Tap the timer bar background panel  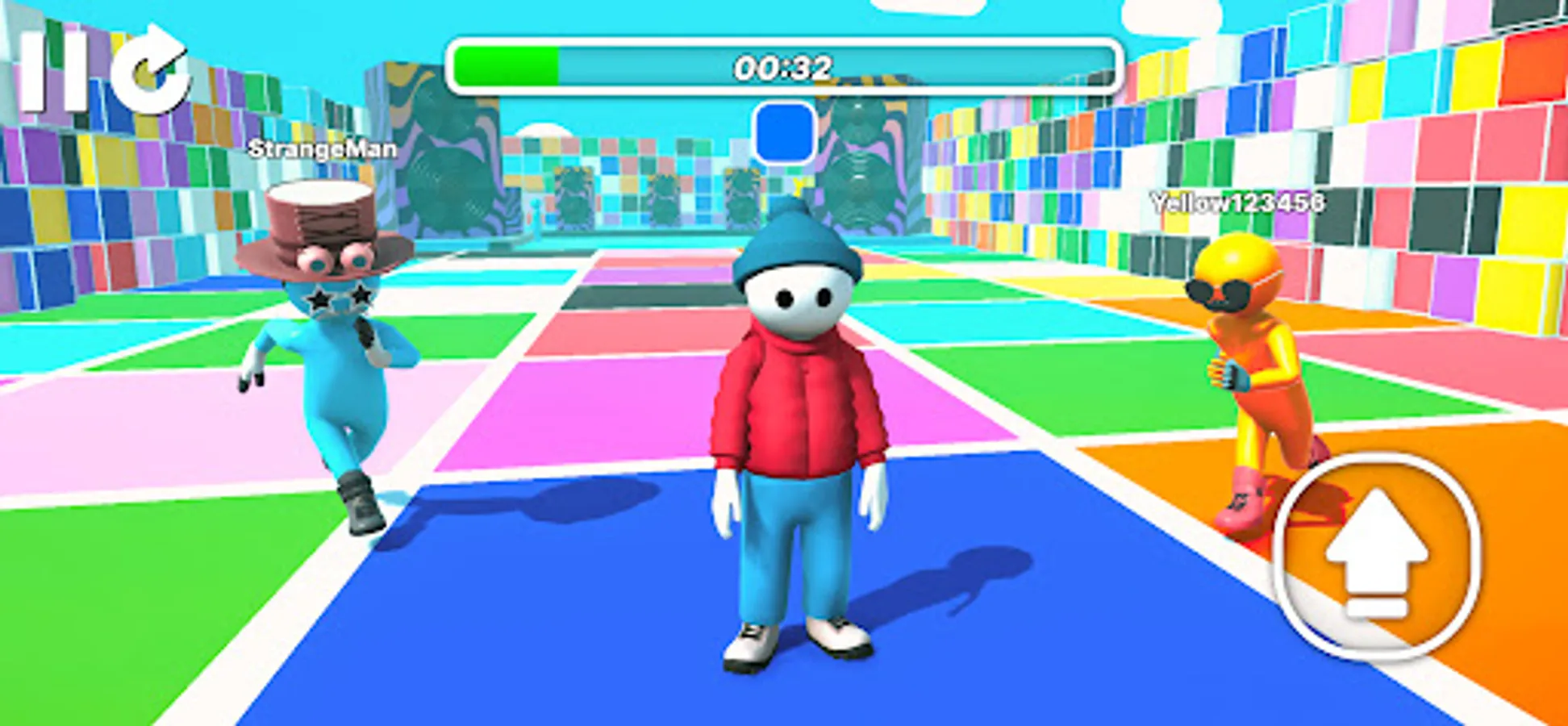(x=968, y=65)
